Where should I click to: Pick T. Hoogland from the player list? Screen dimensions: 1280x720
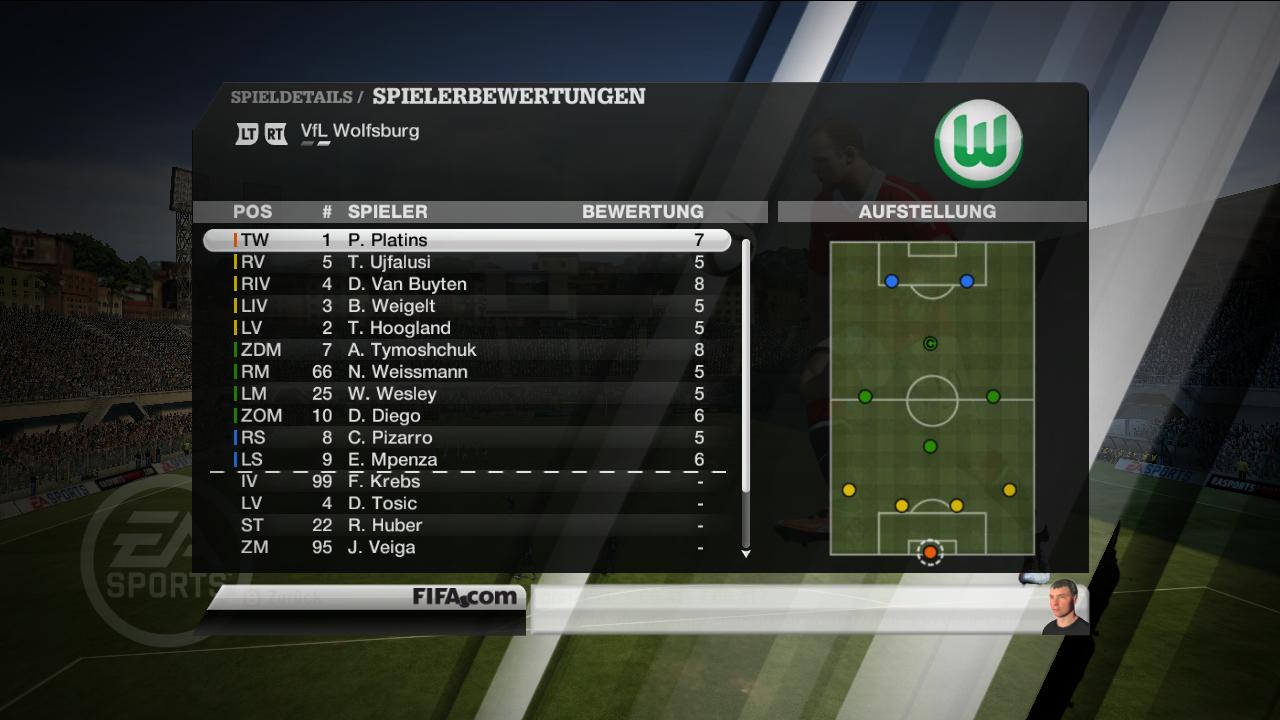tap(466, 328)
